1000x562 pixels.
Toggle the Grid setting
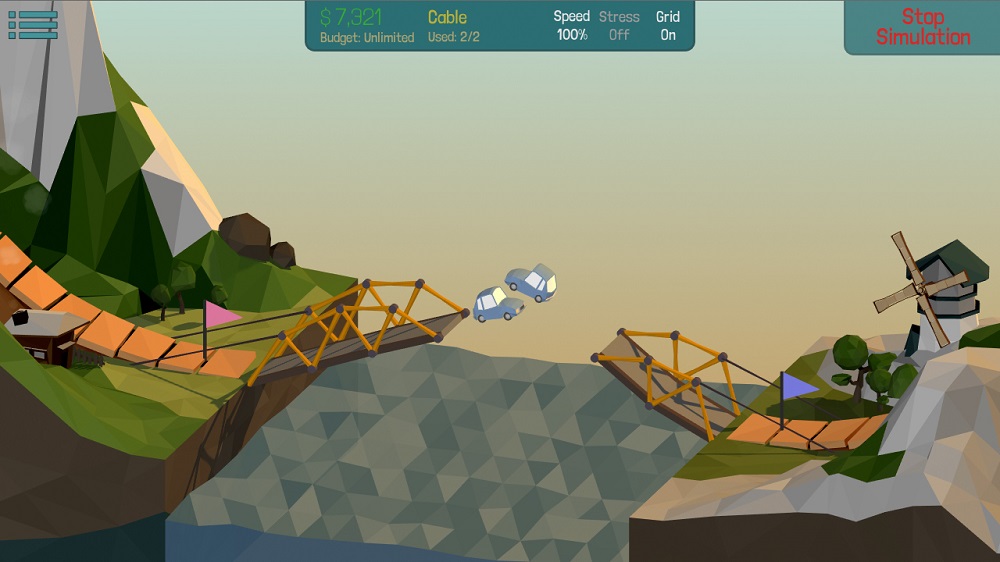pyautogui.click(x=668, y=26)
